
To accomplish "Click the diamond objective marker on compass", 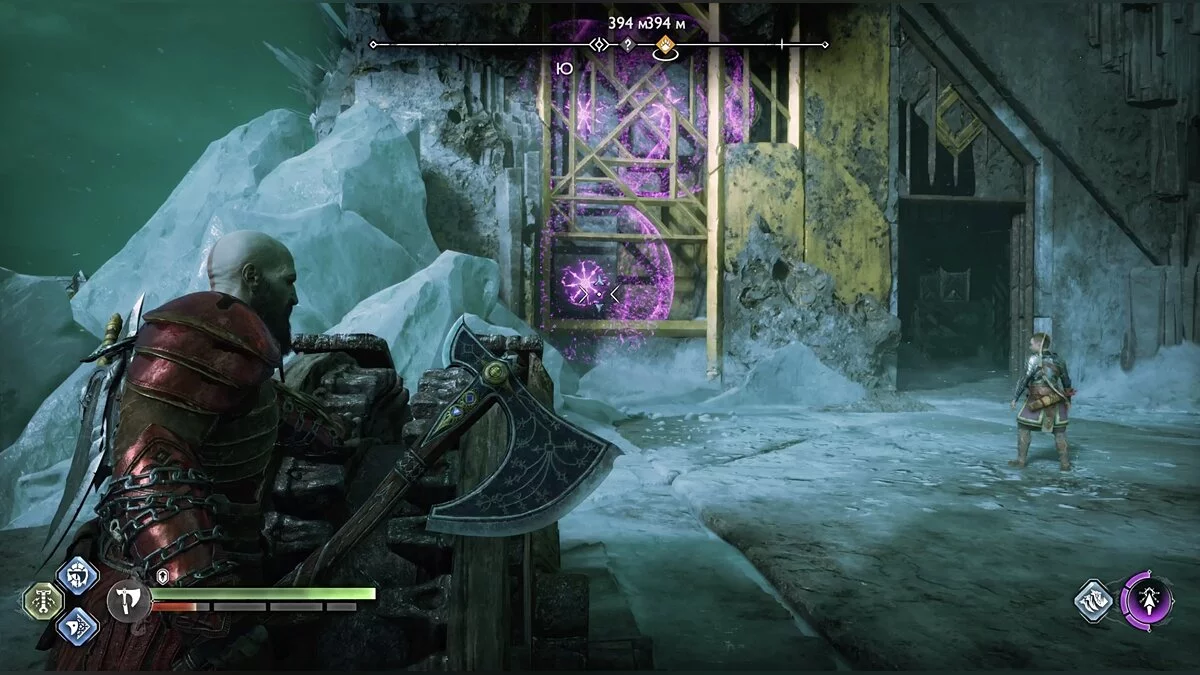I will point(599,44).
